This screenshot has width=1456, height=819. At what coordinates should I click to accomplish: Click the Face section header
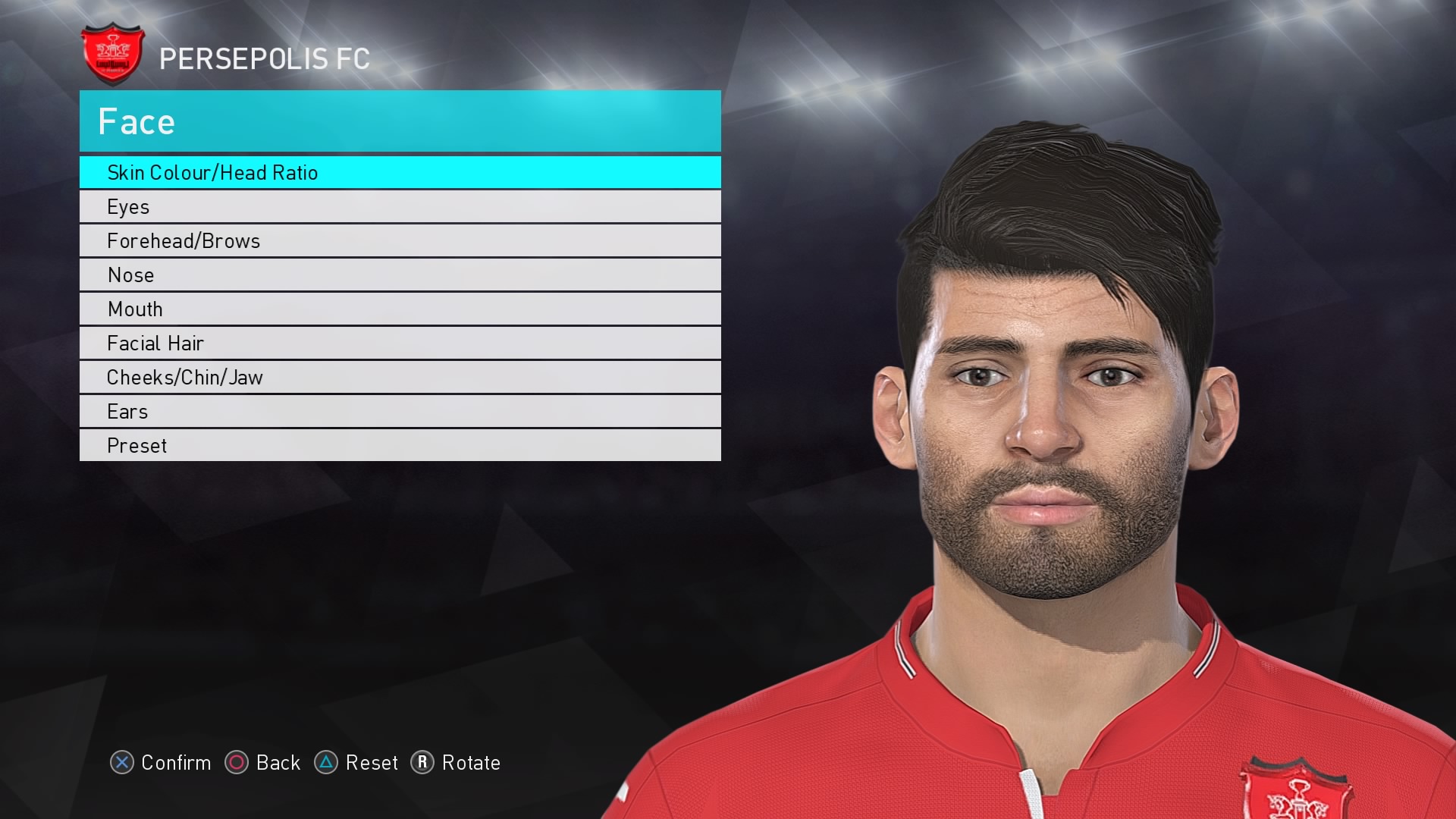[x=400, y=121]
